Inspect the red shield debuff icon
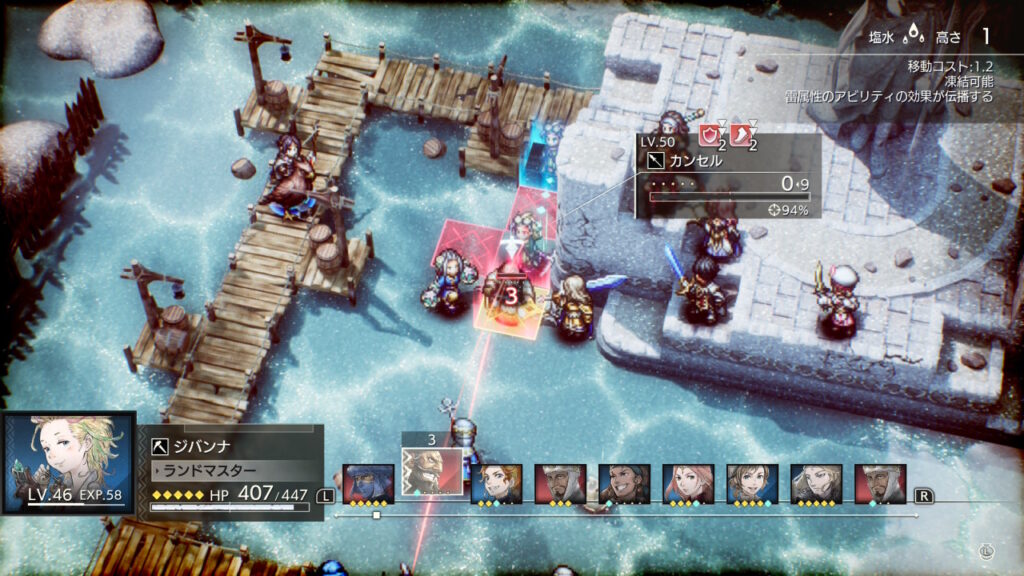This screenshot has height=576, width=1024. (x=710, y=134)
